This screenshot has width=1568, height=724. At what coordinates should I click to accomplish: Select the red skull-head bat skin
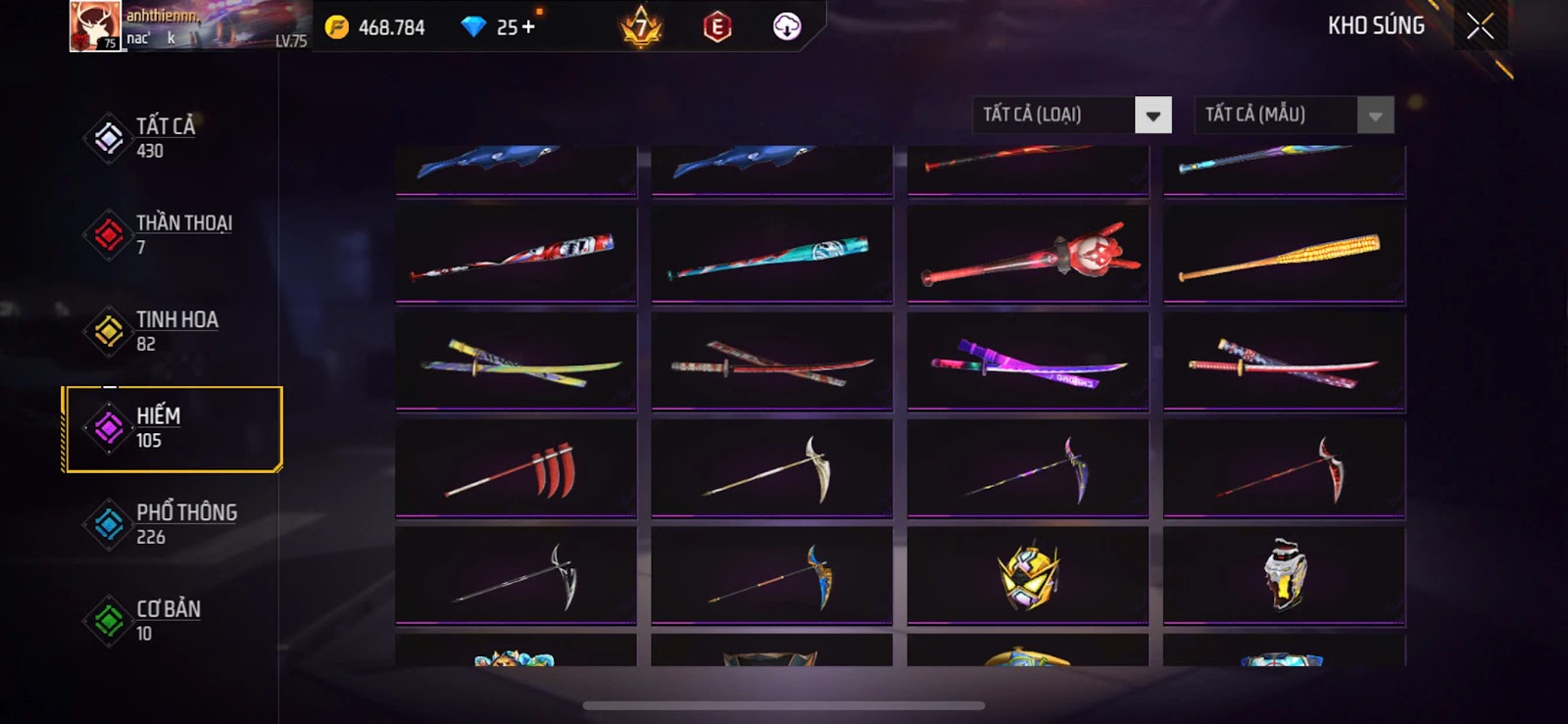pos(1027,256)
